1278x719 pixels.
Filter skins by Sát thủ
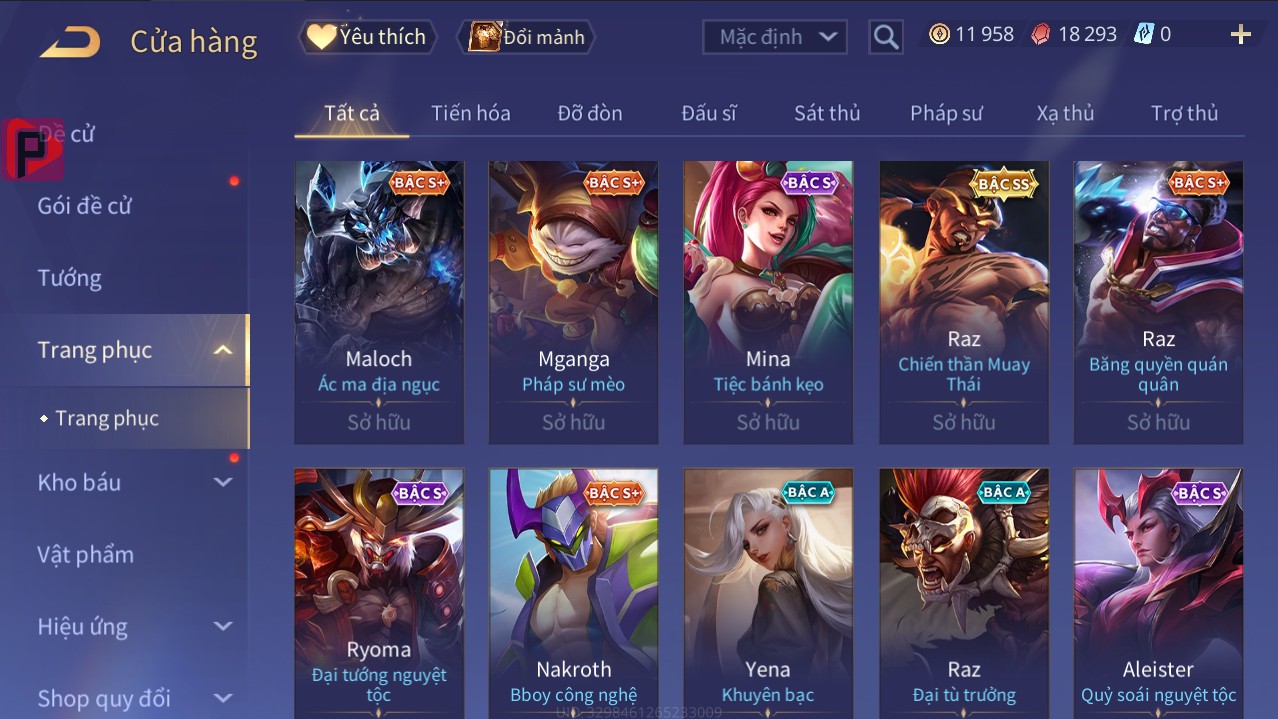click(x=827, y=113)
